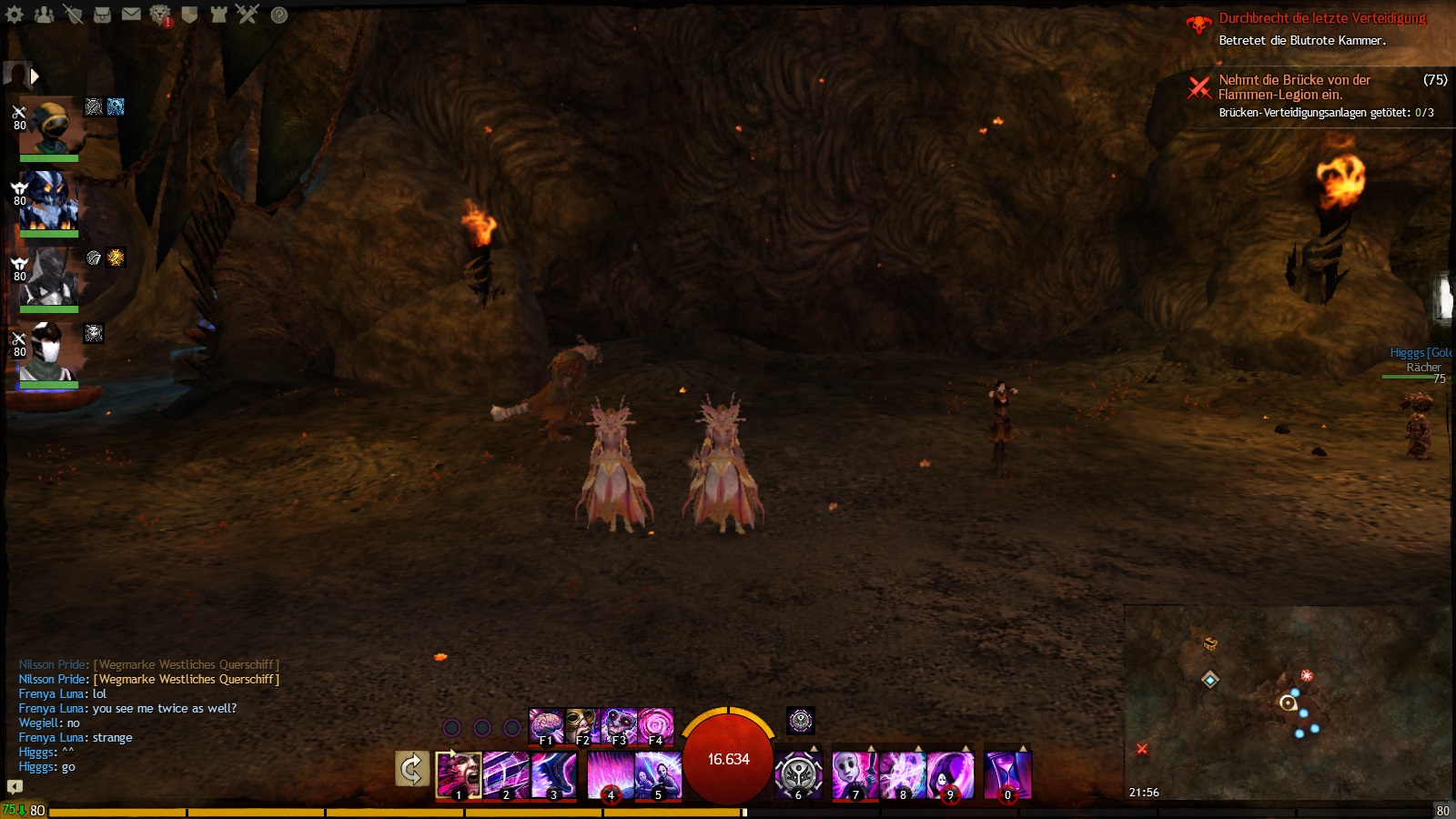Select the flame-legion bridge event objective
Screen dimensions: 1456x819
click(x=1294, y=87)
